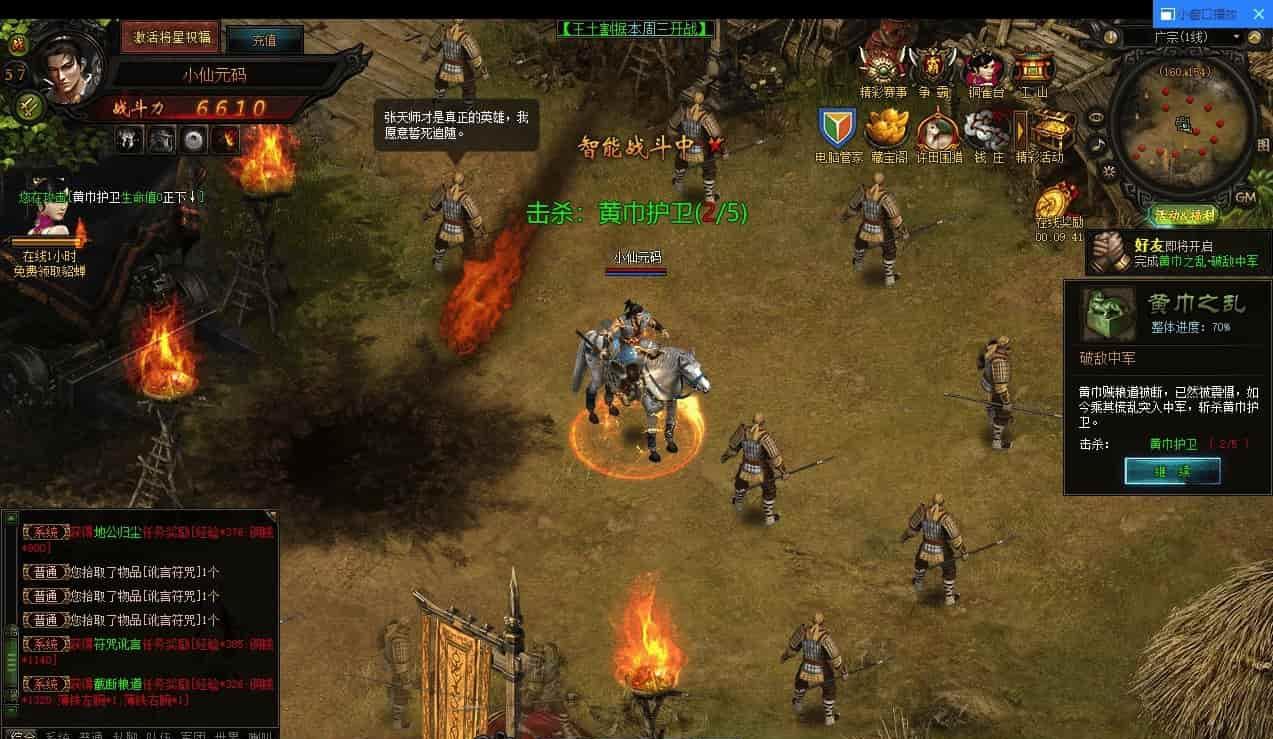
Task: Click the 激活将星祝福 button
Action: coord(170,37)
